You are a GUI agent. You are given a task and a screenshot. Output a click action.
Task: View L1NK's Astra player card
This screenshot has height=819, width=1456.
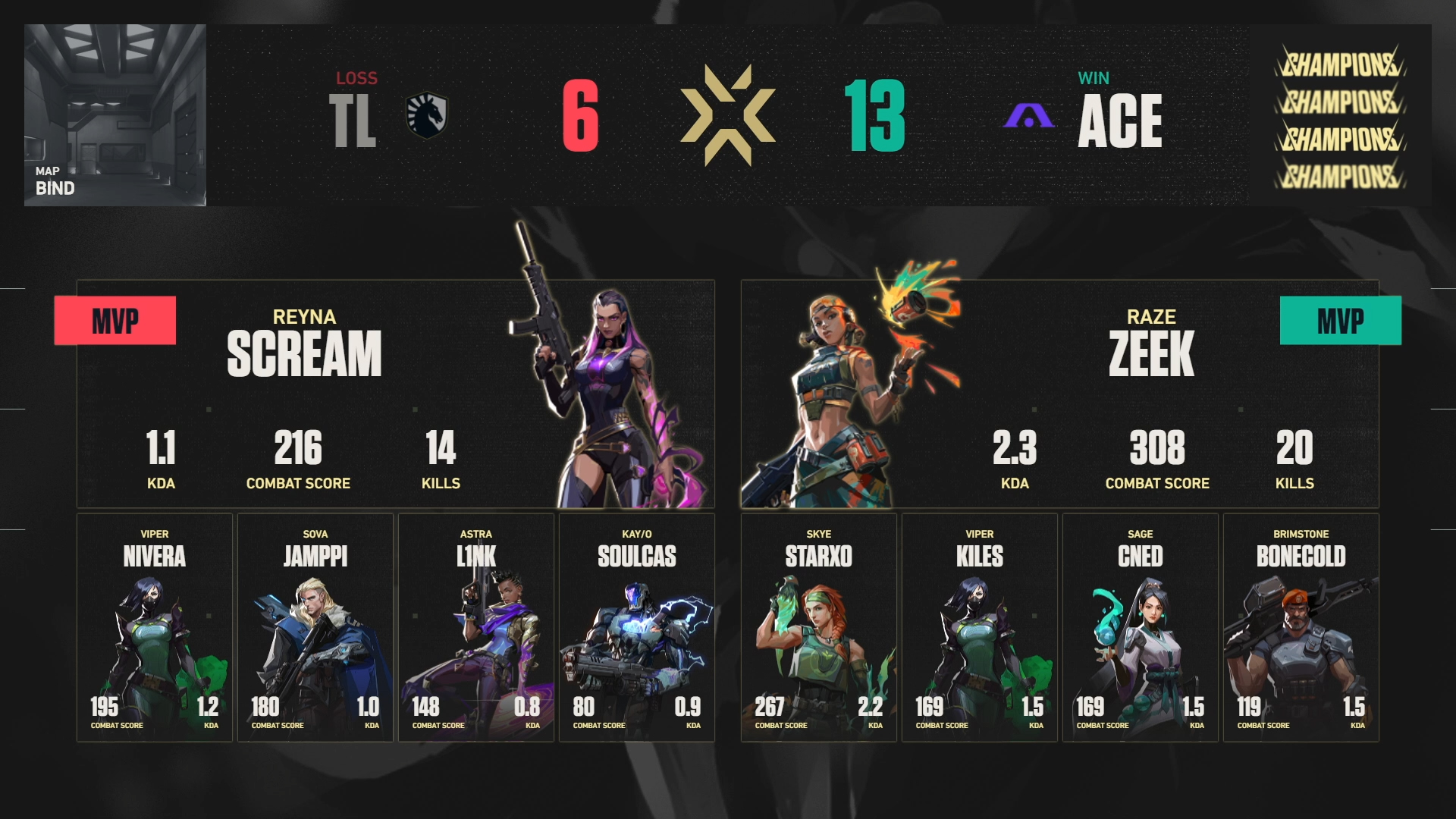click(x=476, y=628)
